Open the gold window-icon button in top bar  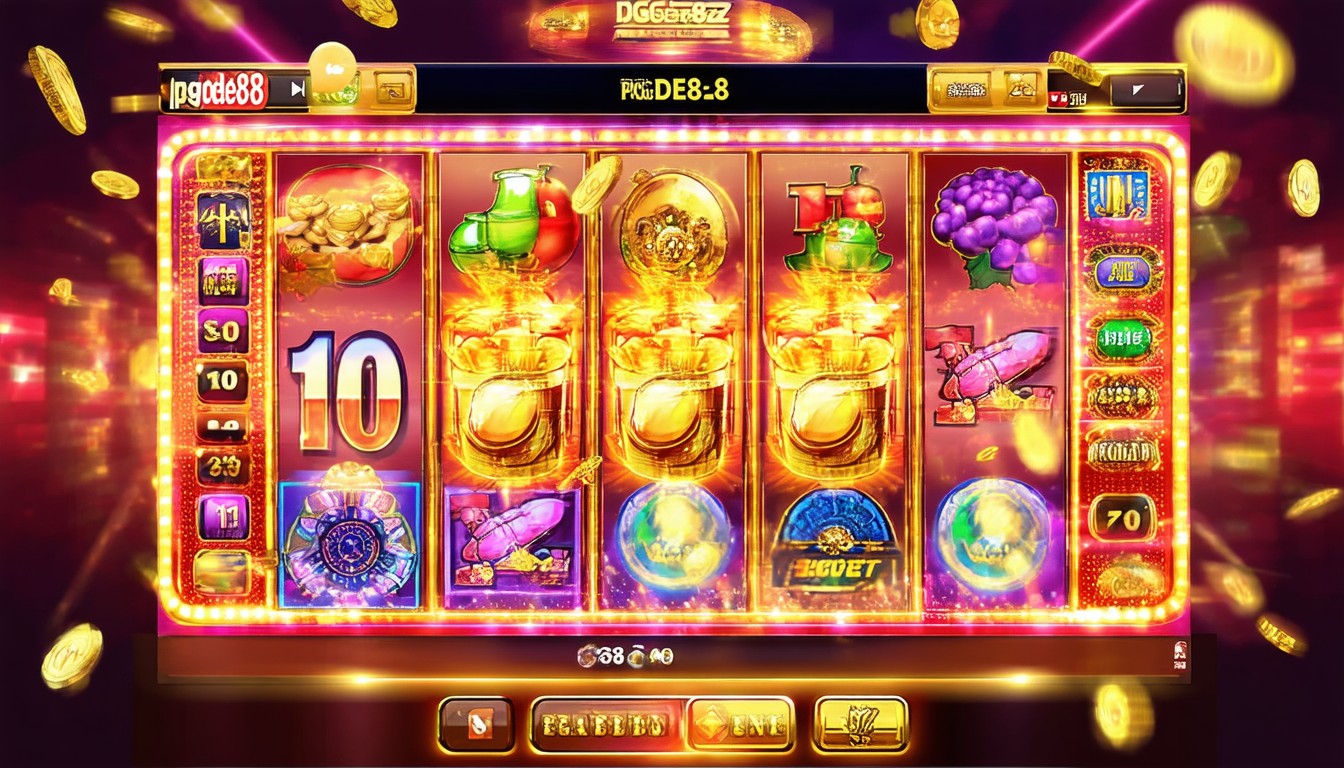point(394,91)
